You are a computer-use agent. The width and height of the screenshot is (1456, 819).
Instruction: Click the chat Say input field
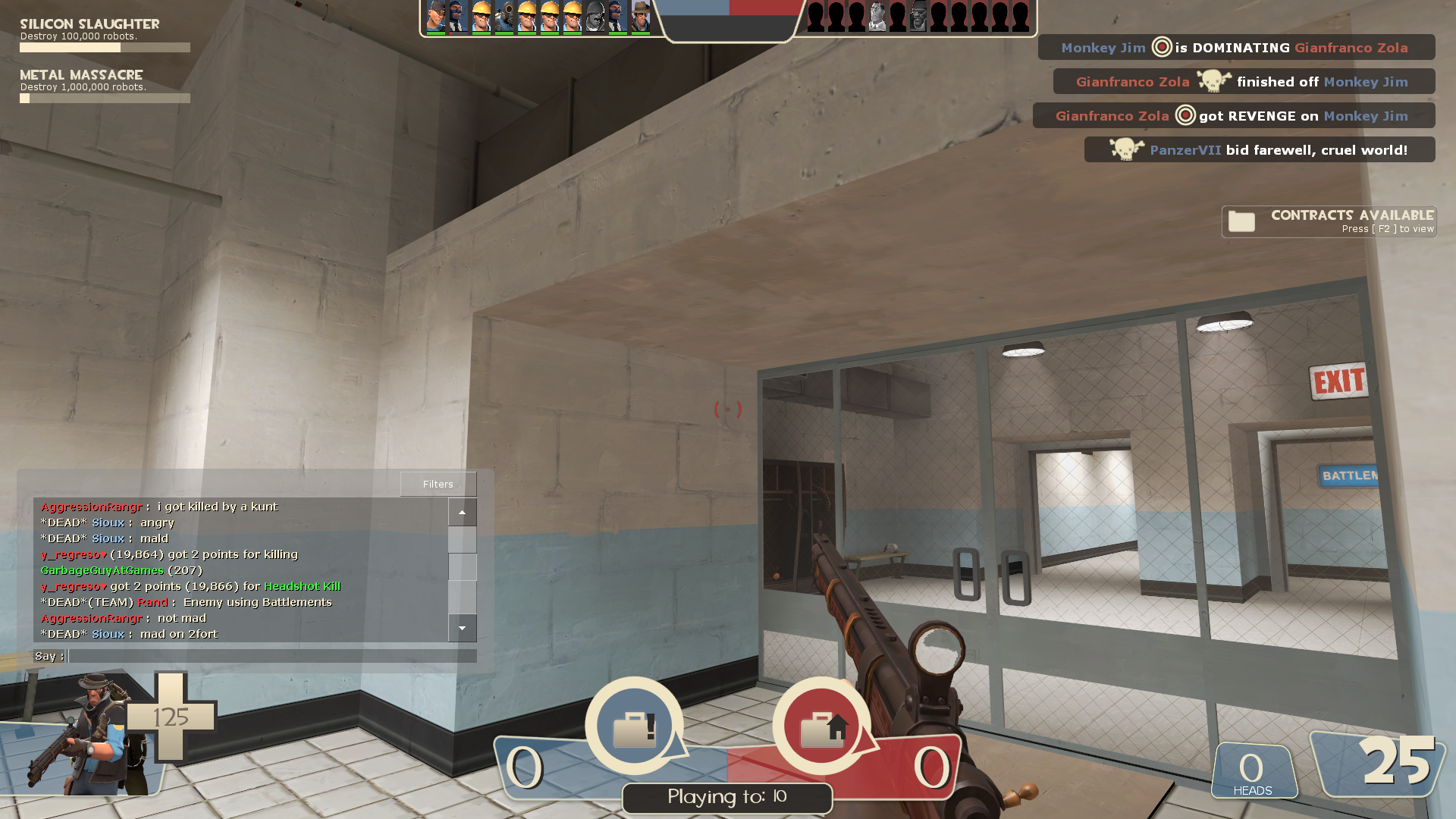(271, 656)
